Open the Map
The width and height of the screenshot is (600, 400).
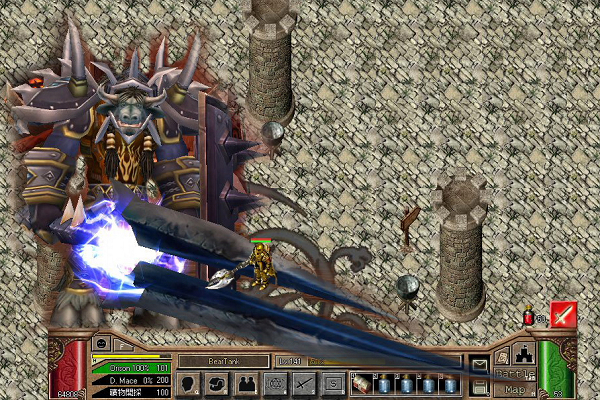[x=514, y=389]
